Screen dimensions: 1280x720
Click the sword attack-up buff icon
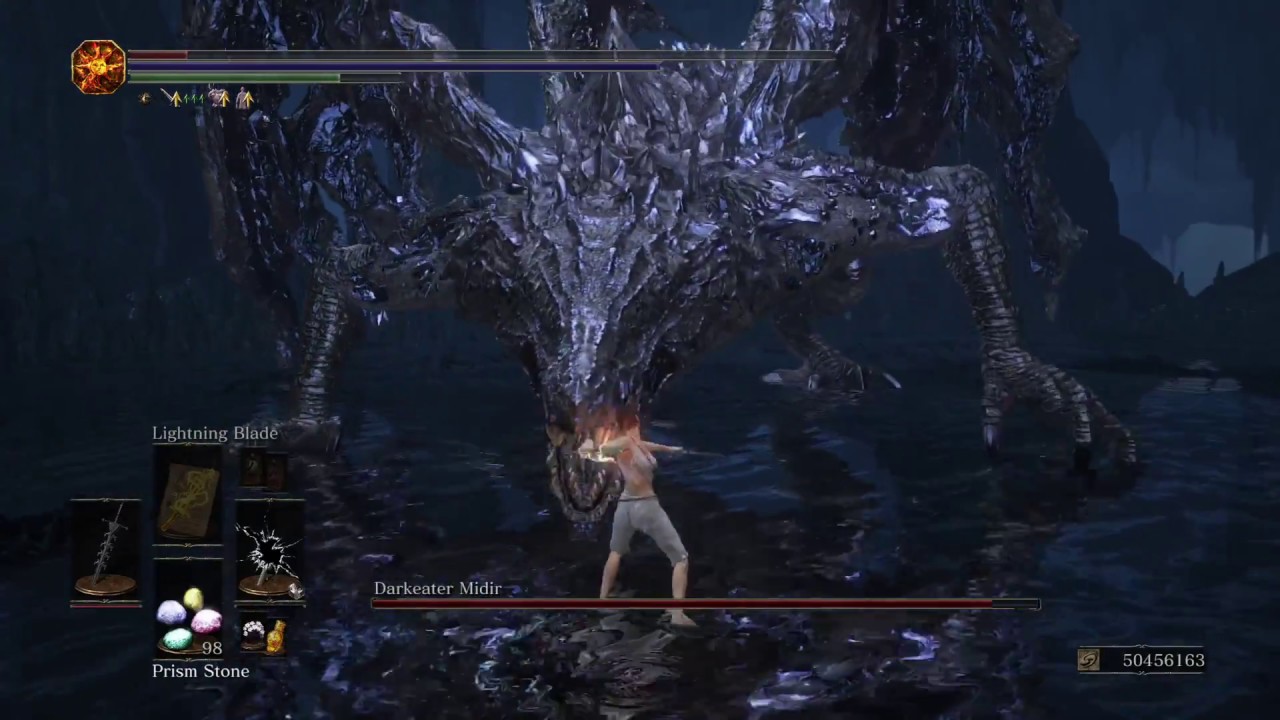point(172,98)
